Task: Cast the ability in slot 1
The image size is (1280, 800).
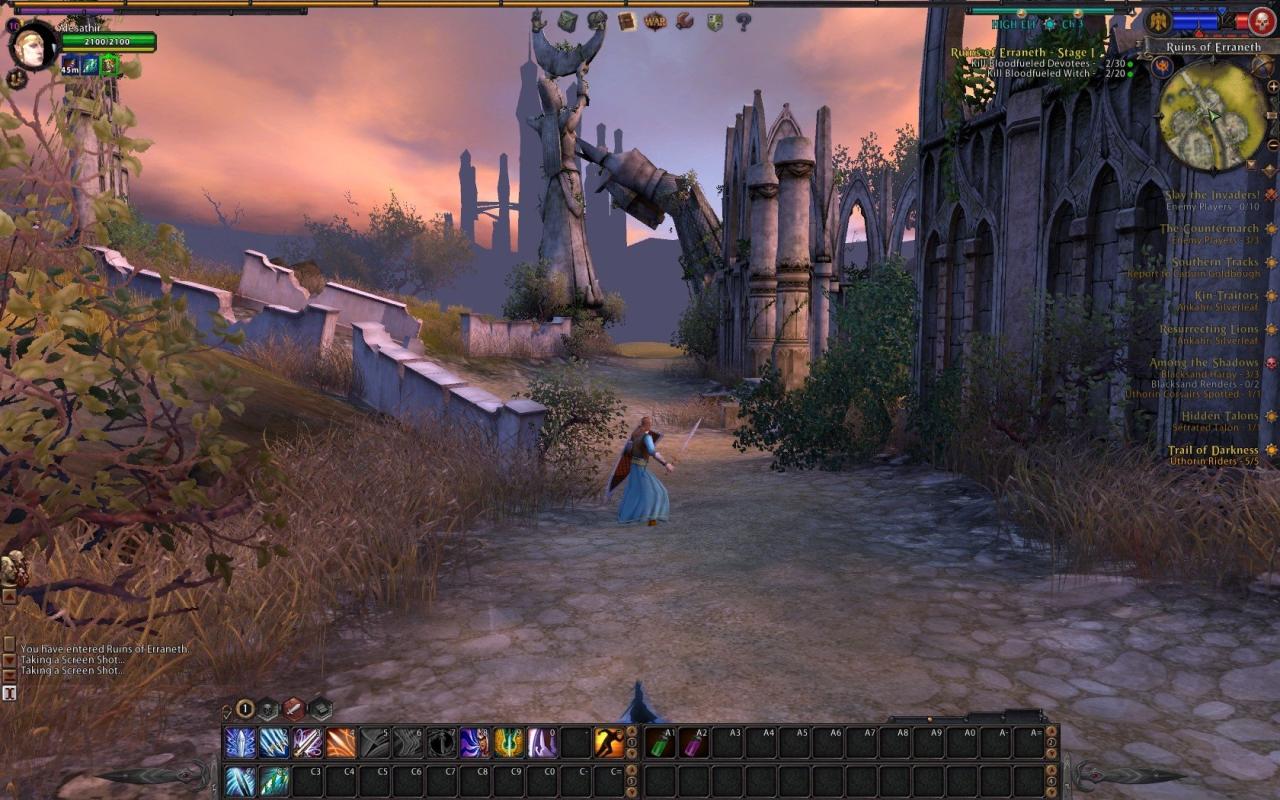Action: tap(238, 744)
